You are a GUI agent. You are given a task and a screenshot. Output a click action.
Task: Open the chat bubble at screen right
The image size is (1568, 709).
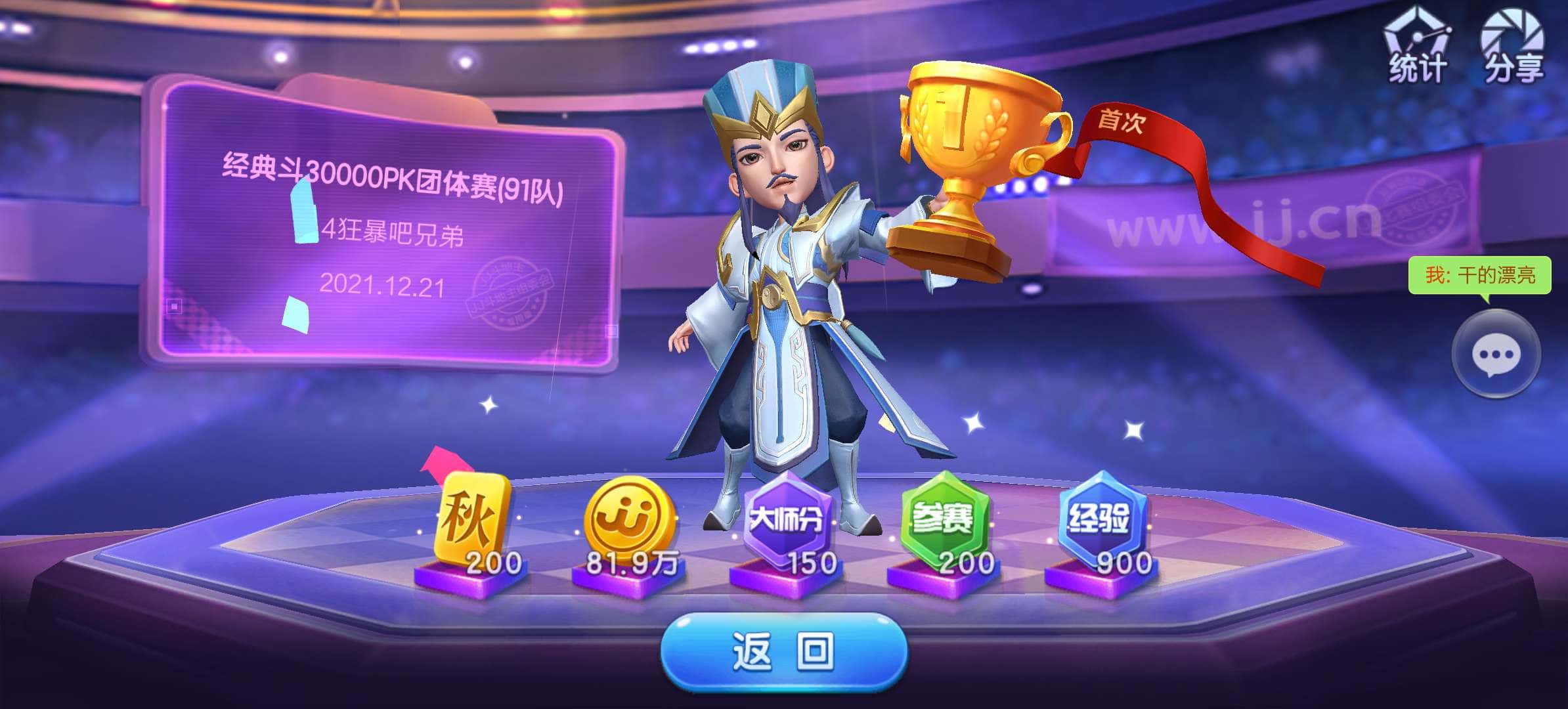1496,353
